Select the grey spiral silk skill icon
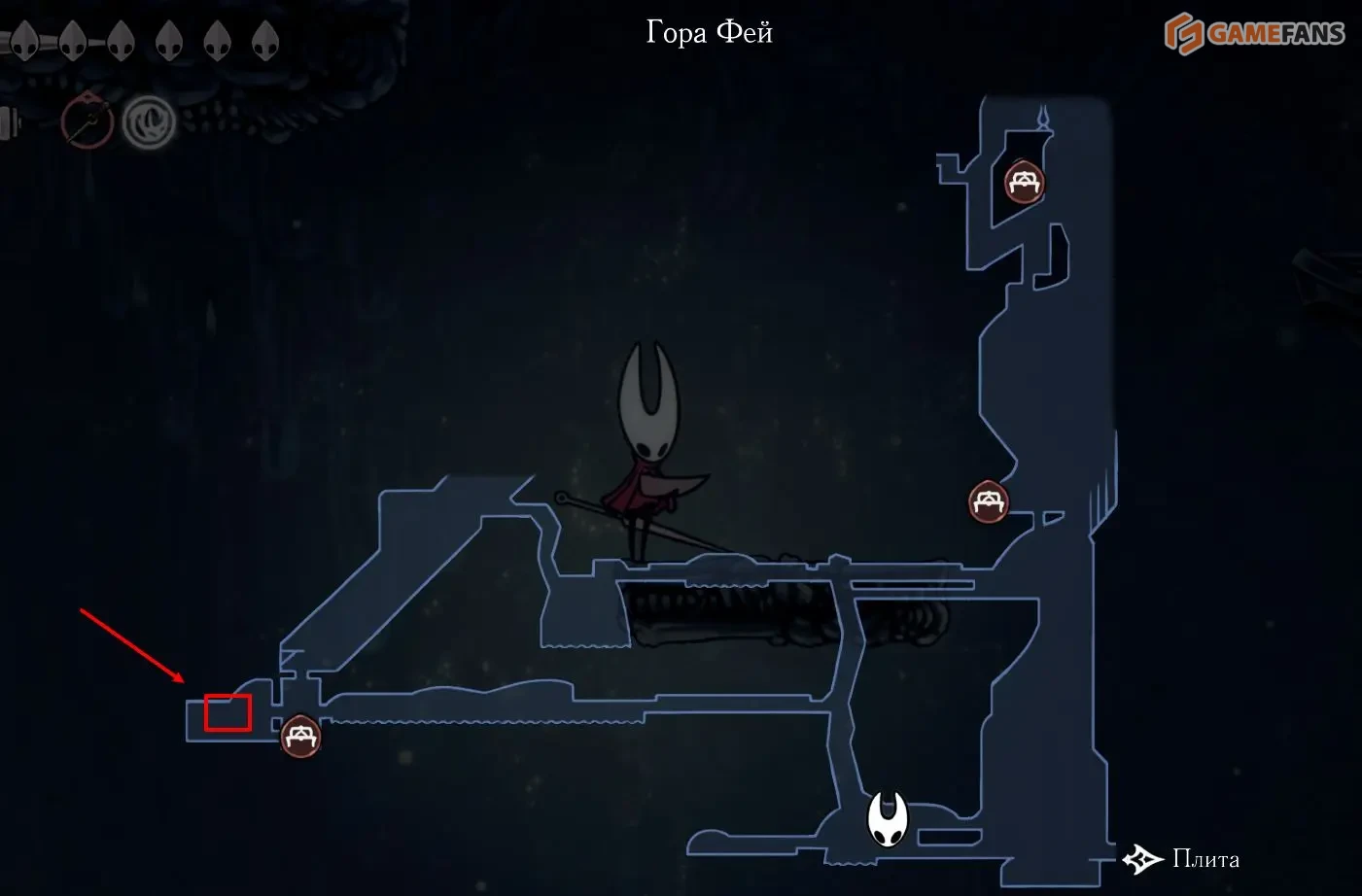Image resolution: width=1362 pixels, height=896 pixels. point(149,122)
